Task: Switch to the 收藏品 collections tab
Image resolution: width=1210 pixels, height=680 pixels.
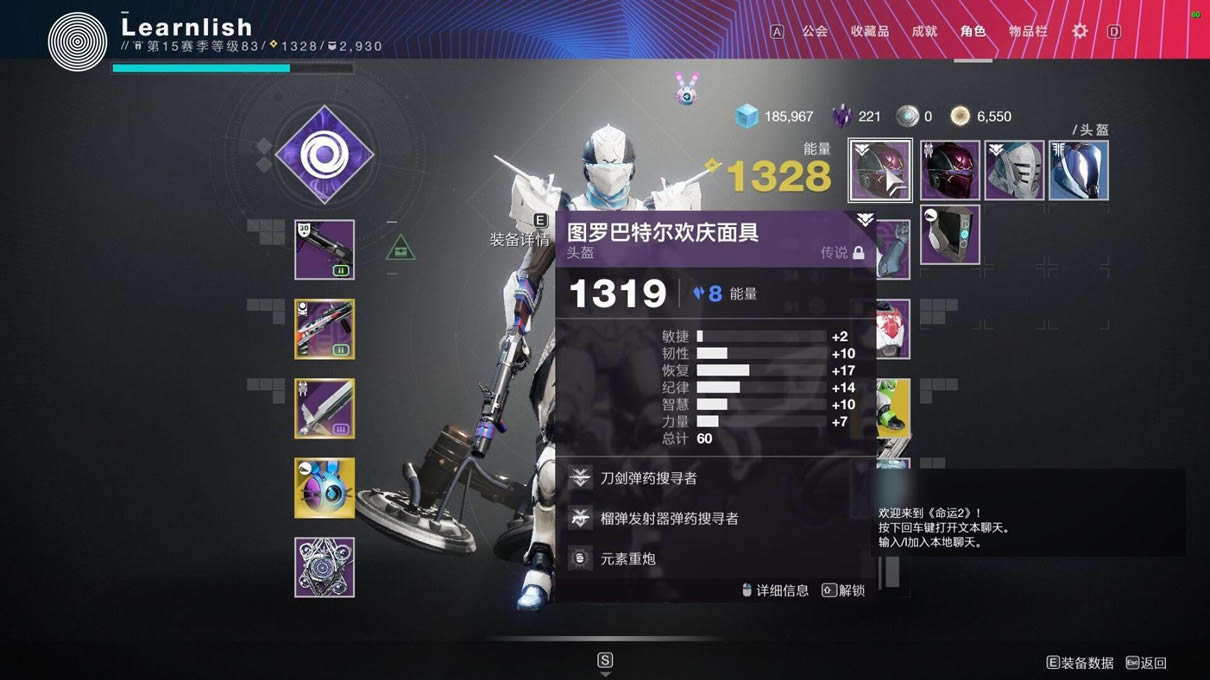Action: click(869, 31)
